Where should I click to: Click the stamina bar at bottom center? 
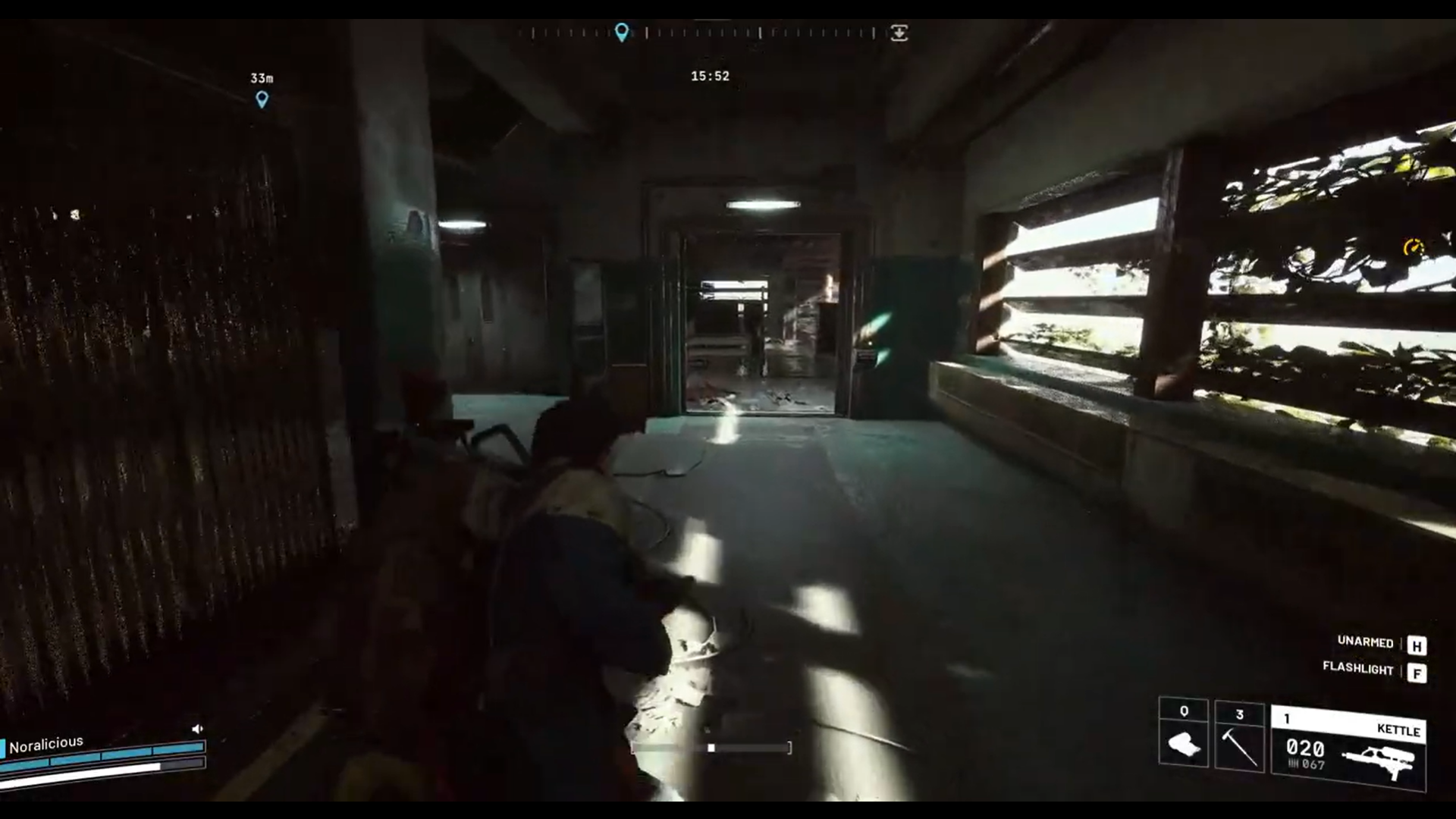point(711,748)
